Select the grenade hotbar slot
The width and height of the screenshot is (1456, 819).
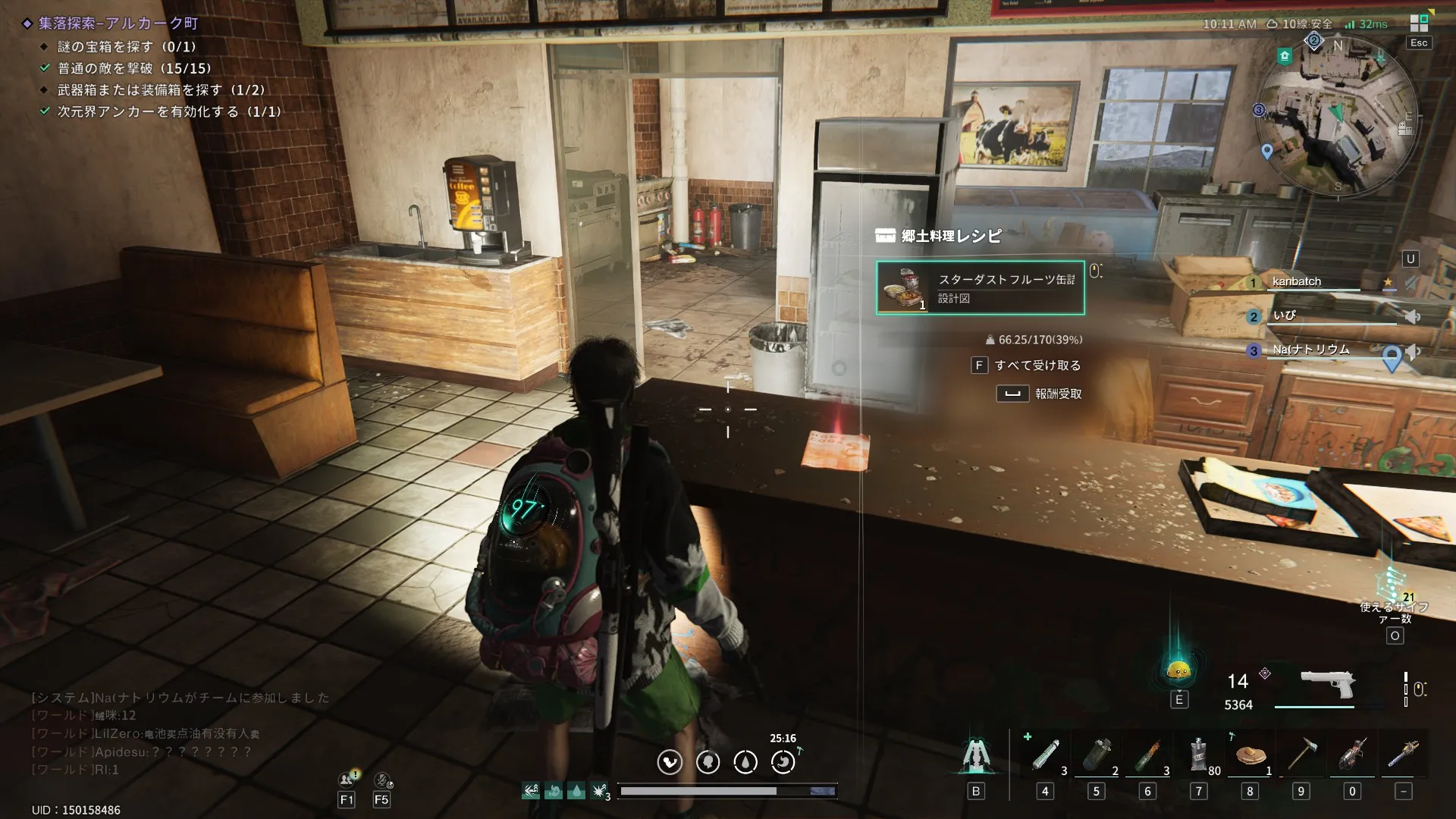tap(1096, 756)
